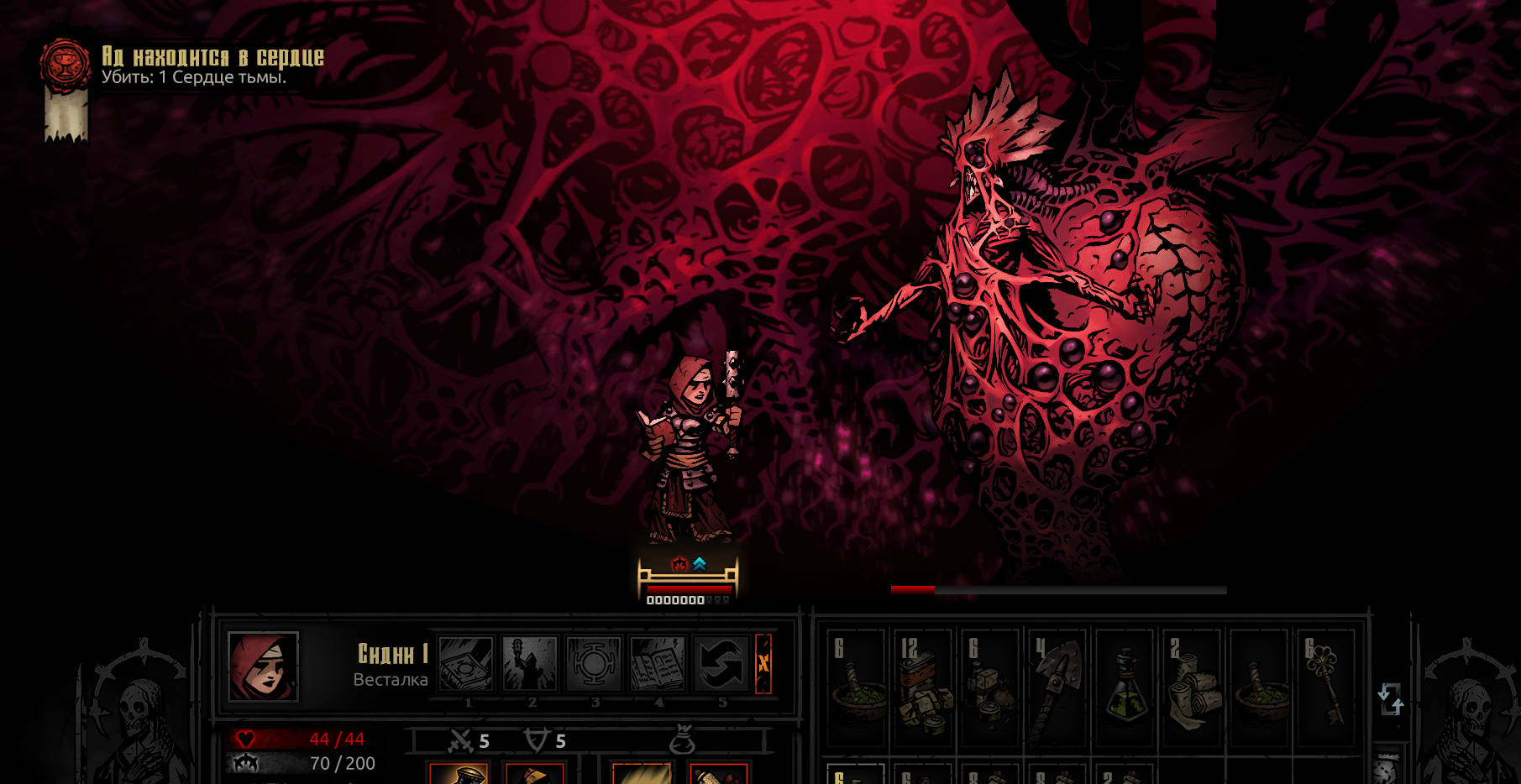Activate the round sigil skill
1521x784 pixels.
(594, 664)
